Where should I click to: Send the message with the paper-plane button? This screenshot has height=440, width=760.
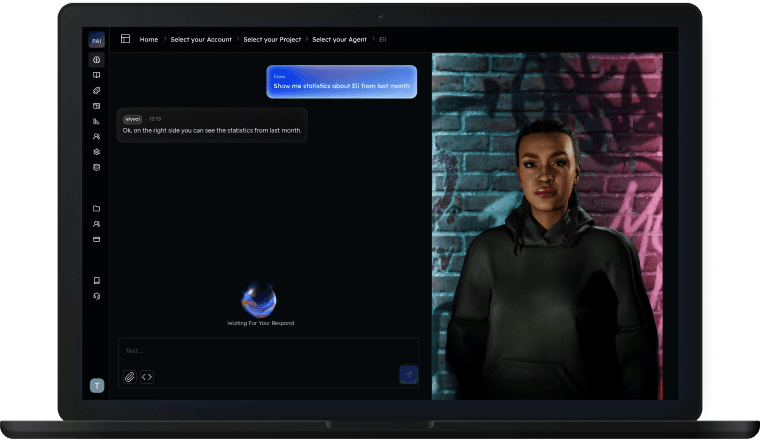[408, 375]
